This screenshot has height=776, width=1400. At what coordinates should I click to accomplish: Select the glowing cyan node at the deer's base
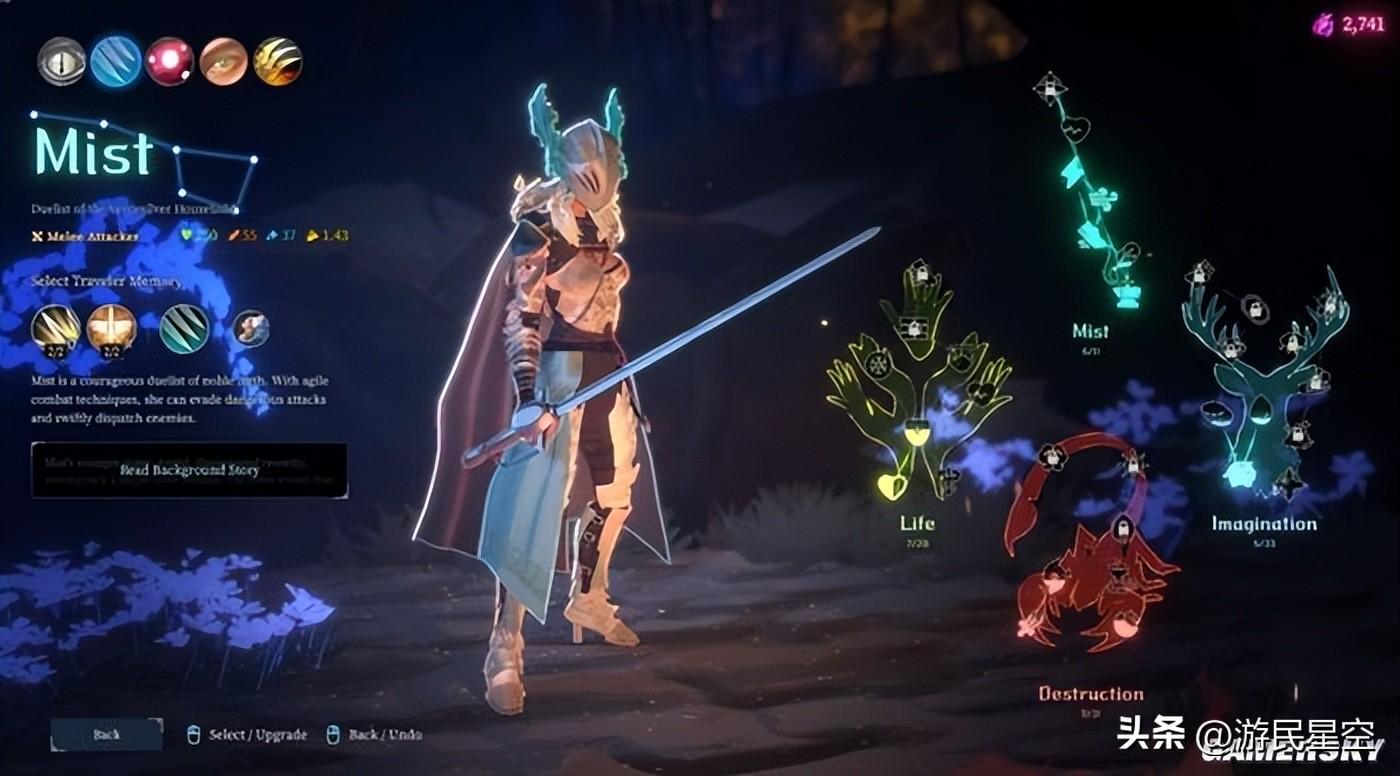[1240, 473]
